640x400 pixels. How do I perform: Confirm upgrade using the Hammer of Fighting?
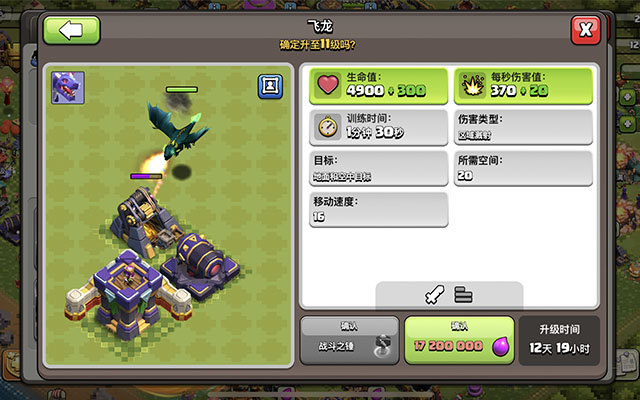click(x=349, y=340)
